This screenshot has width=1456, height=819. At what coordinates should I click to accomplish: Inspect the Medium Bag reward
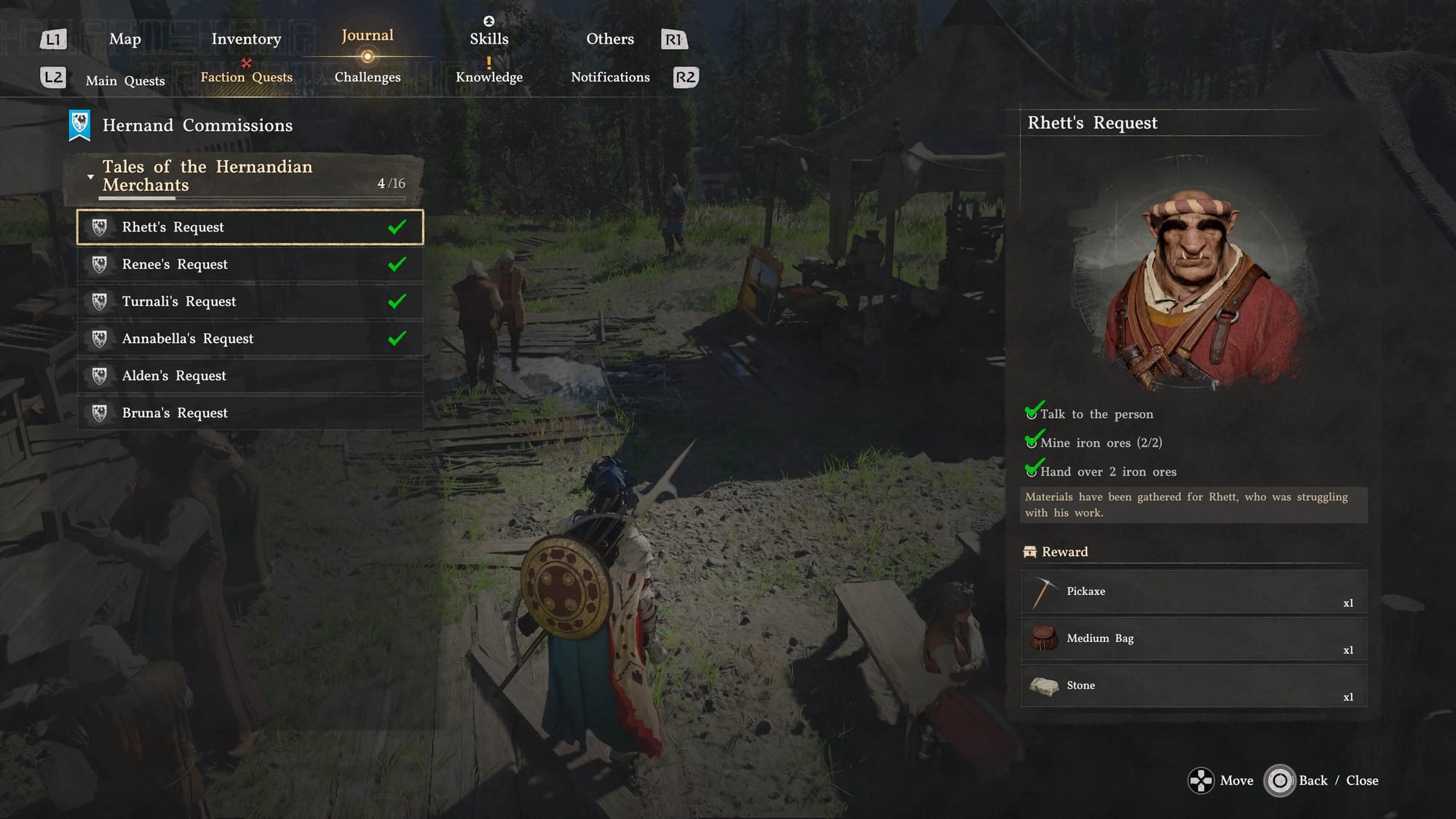point(1194,638)
